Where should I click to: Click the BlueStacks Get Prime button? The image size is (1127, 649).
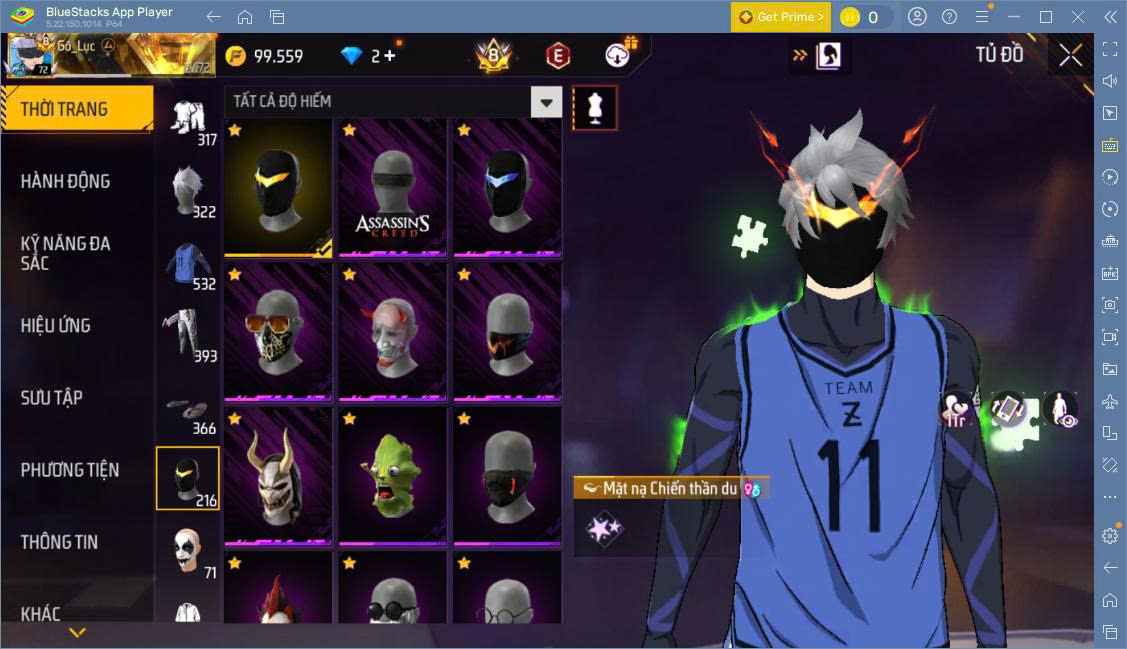tap(780, 17)
